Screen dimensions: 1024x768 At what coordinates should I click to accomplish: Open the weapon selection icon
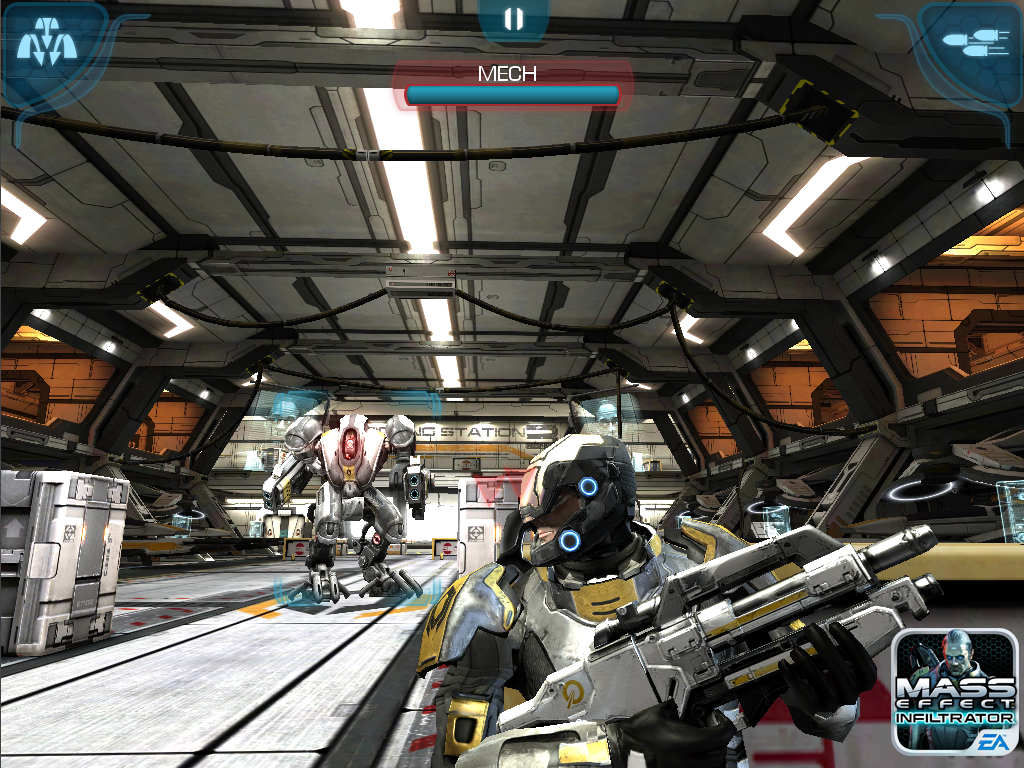(969, 42)
